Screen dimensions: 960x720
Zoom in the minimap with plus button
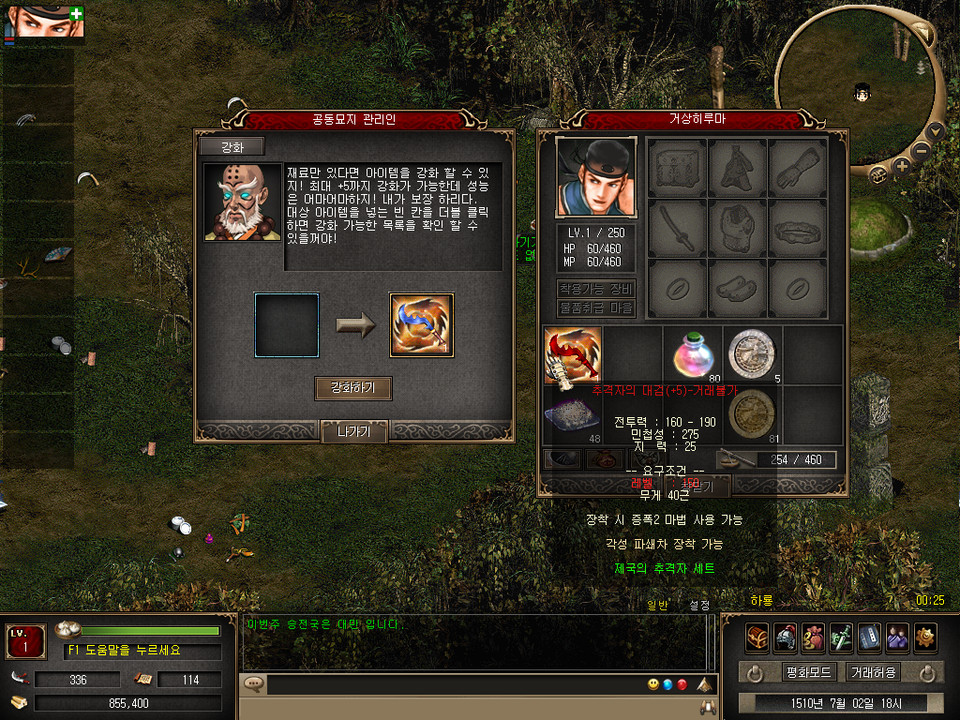(902, 166)
